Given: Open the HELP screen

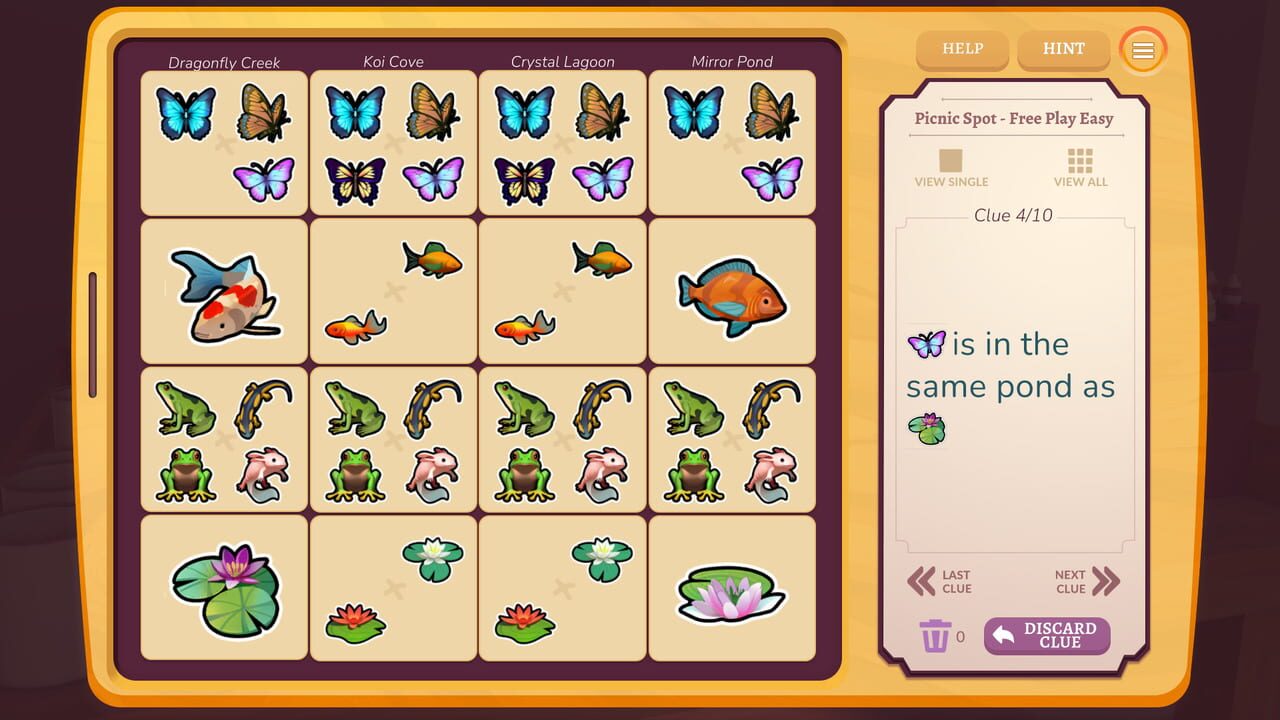Looking at the screenshot, I should pyautogui.click(x=961, y=48).
